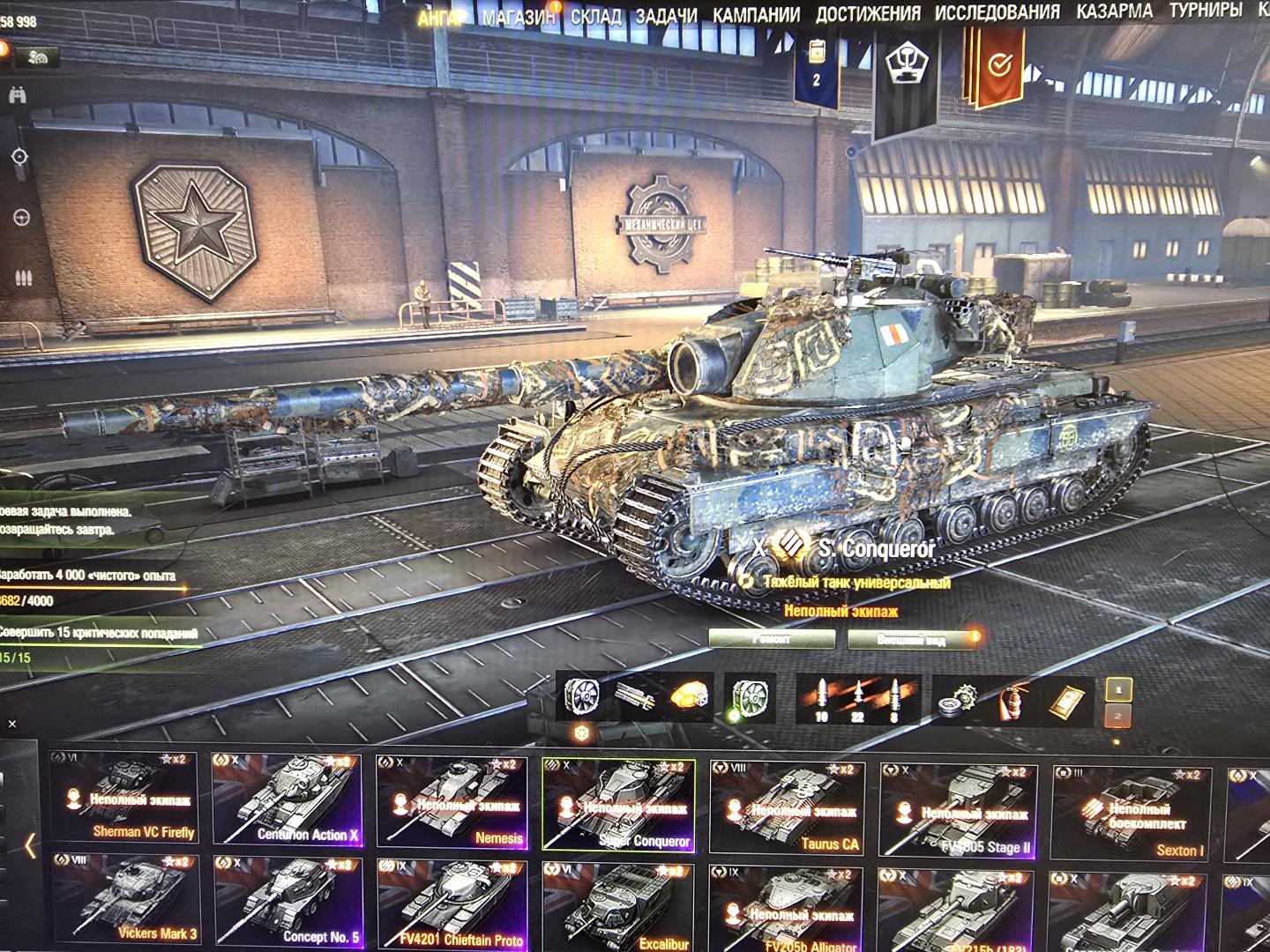
Task: Open the МАГАЗИН tab
Action: point(519,17)
